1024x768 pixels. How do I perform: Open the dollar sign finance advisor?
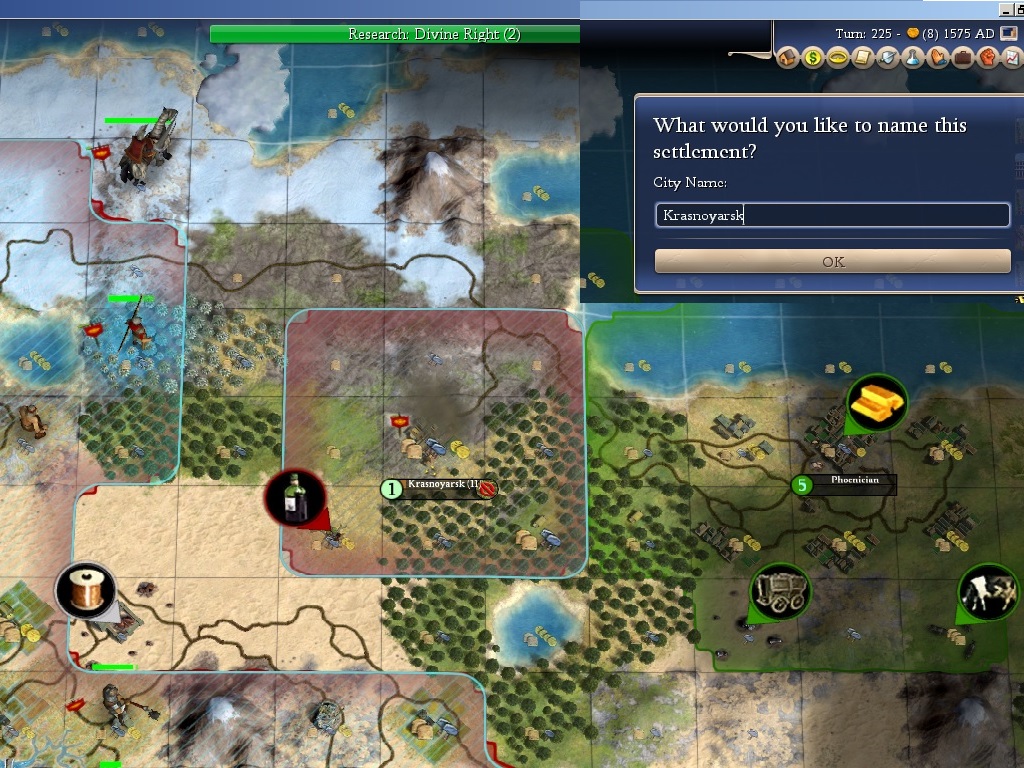click(813, 58)
